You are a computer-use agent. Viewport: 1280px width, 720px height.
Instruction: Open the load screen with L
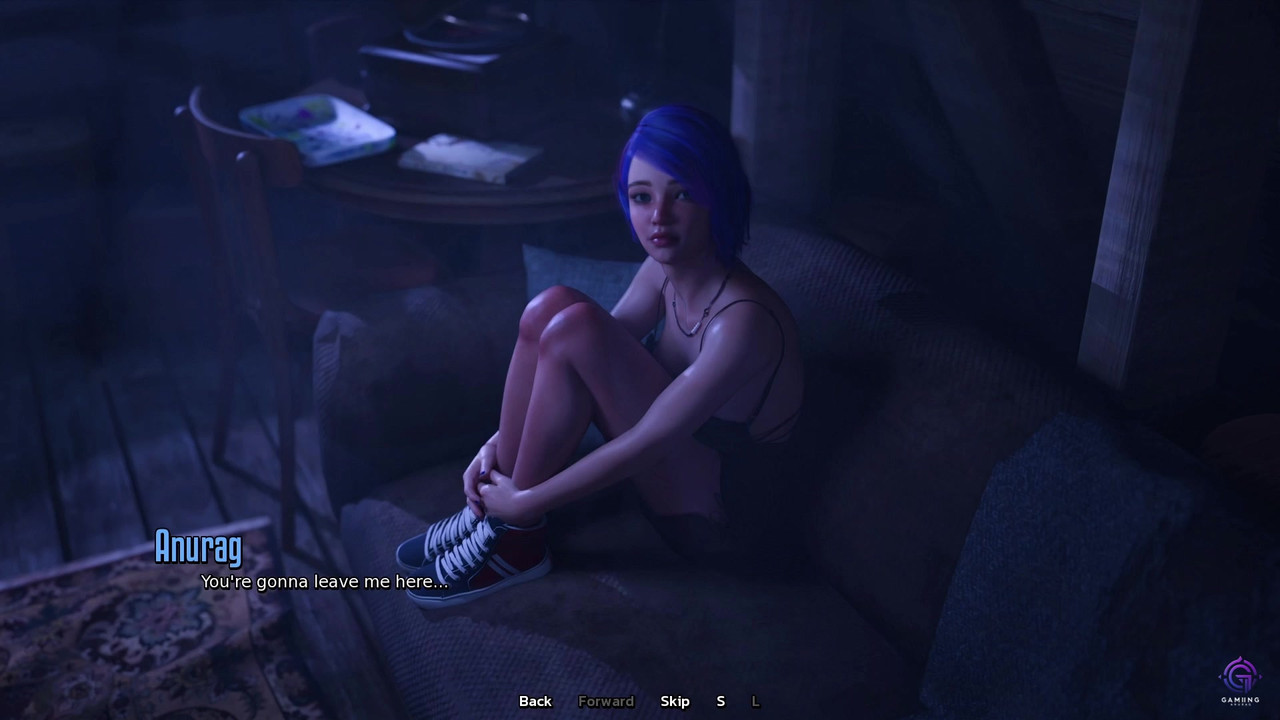[x=755, y=701]
